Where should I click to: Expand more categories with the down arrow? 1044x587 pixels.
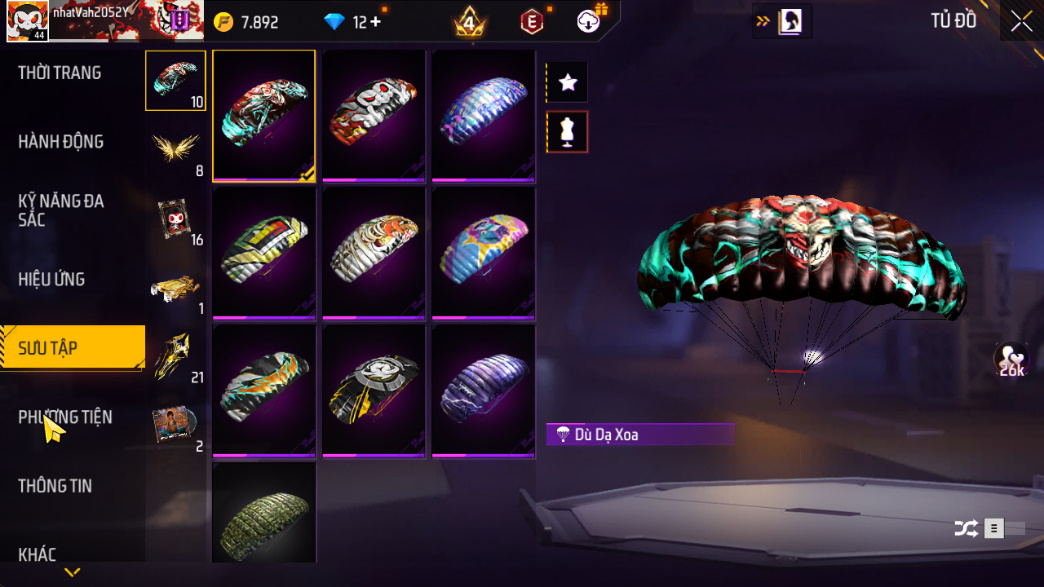click(72, 573)
